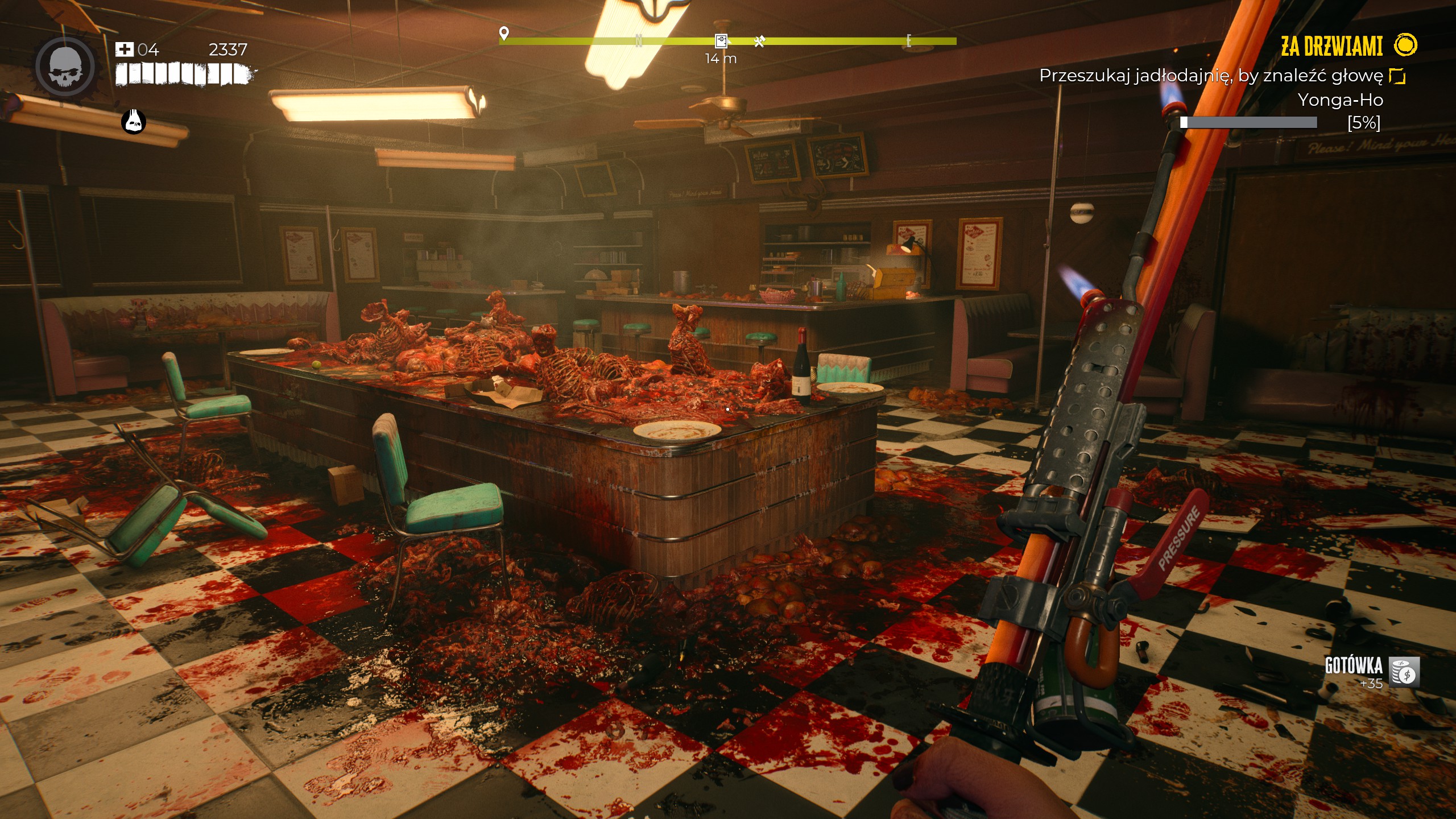Click the skull character portrait icon
The image size is (1456, 819).
(x=65, y=67)
